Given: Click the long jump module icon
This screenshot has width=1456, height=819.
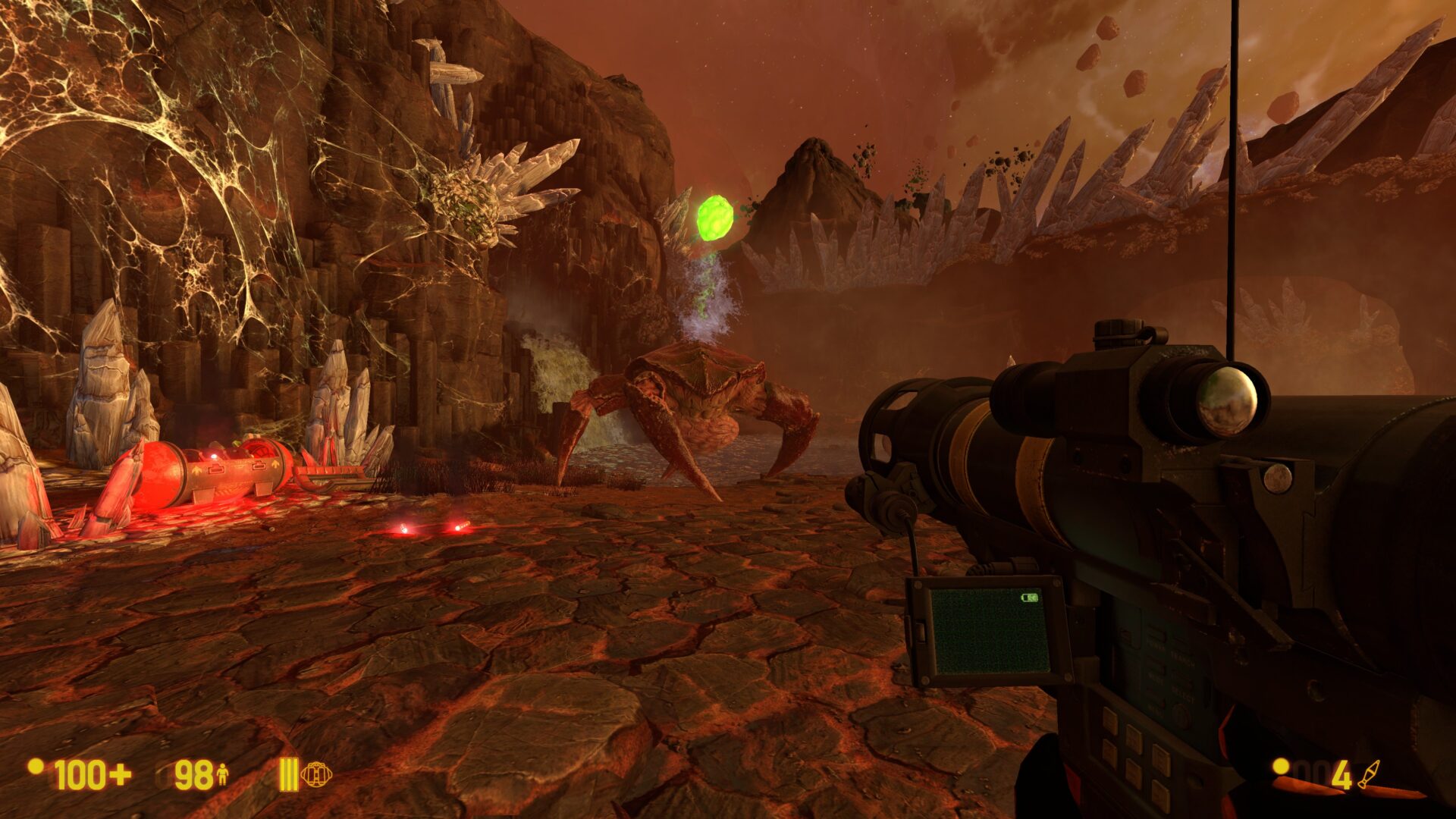Looking at the screenshot, I should [315, 774].
